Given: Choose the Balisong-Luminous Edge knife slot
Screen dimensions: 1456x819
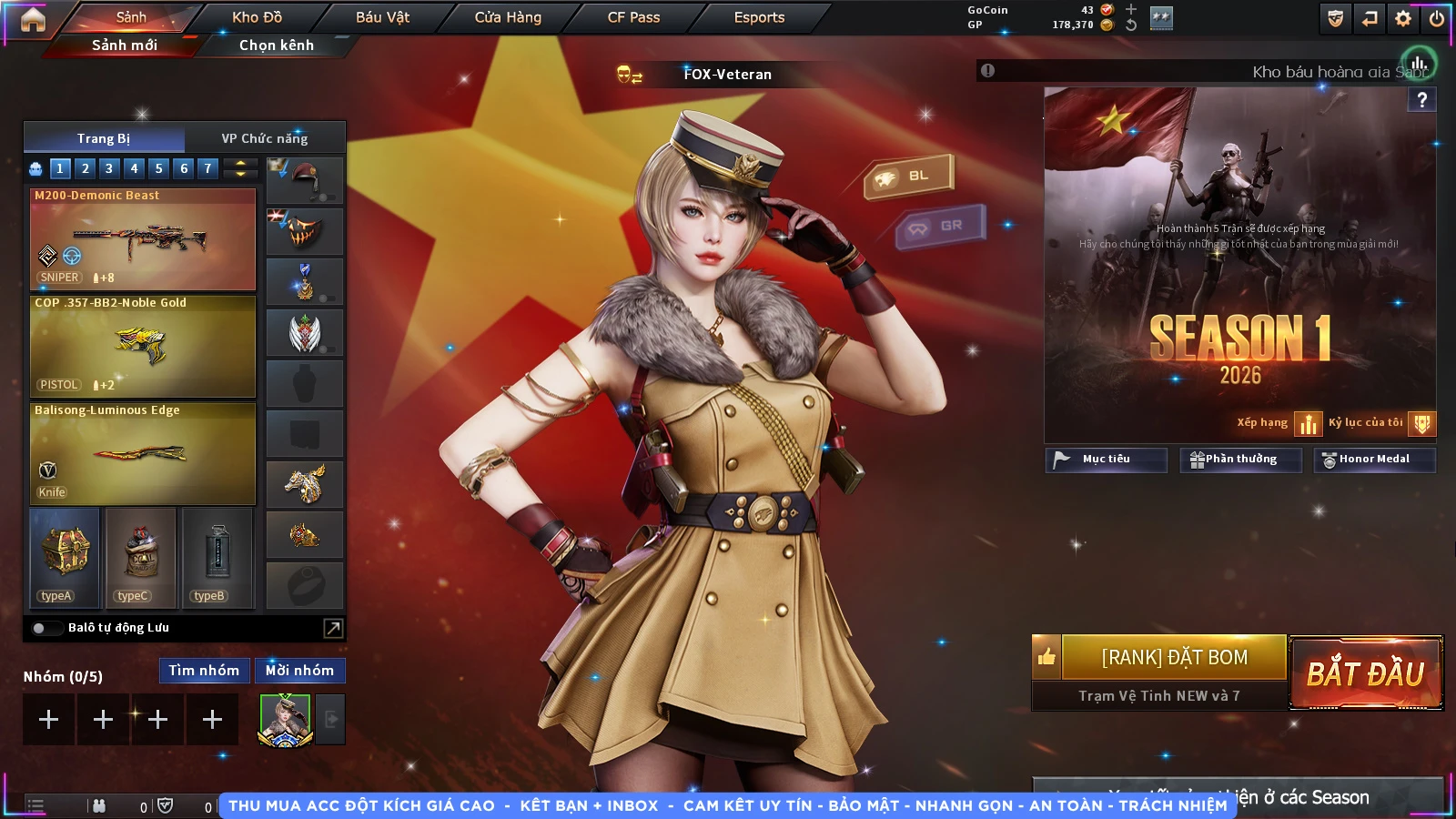Looking at the screenshot, I should pyautogui.click(x=143, y=454).
